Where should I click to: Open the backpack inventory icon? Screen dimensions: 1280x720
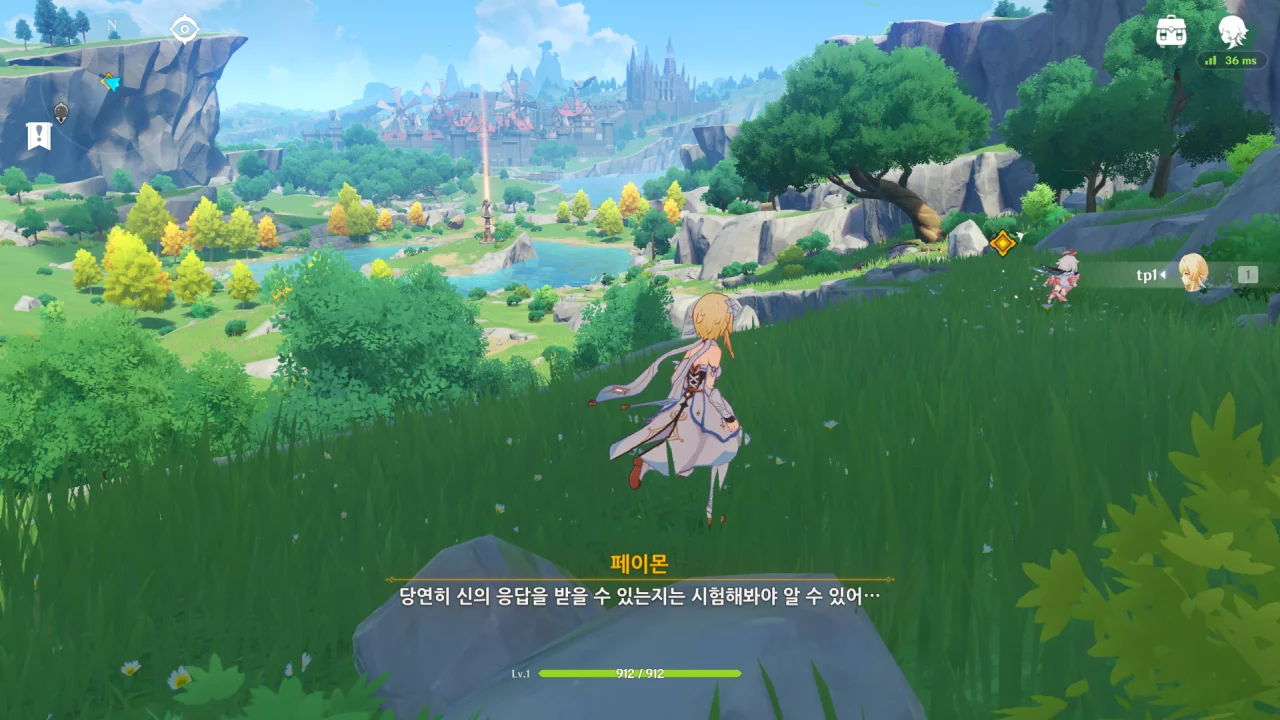coord(1171,31)
